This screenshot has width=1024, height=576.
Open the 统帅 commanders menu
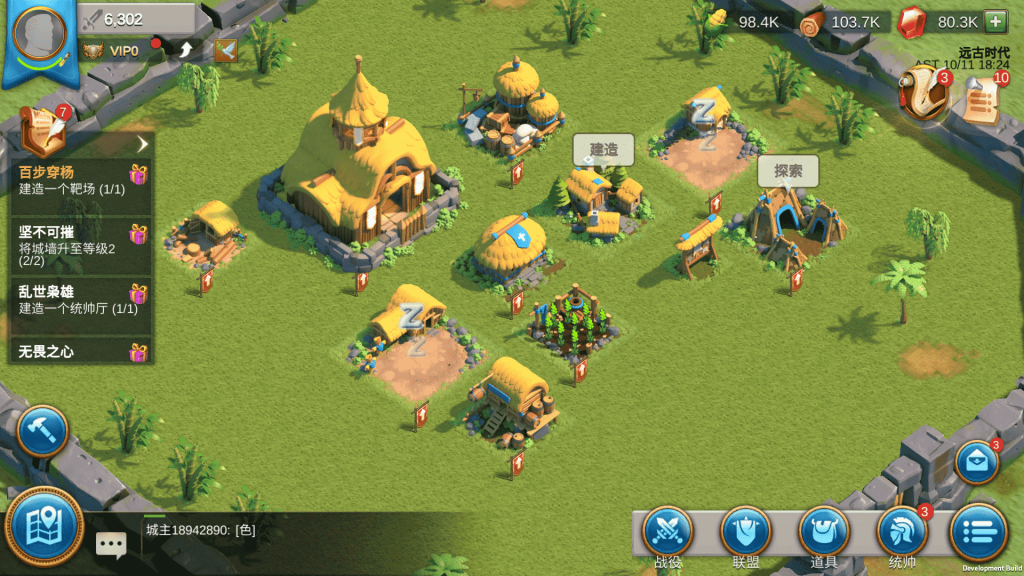901,534
